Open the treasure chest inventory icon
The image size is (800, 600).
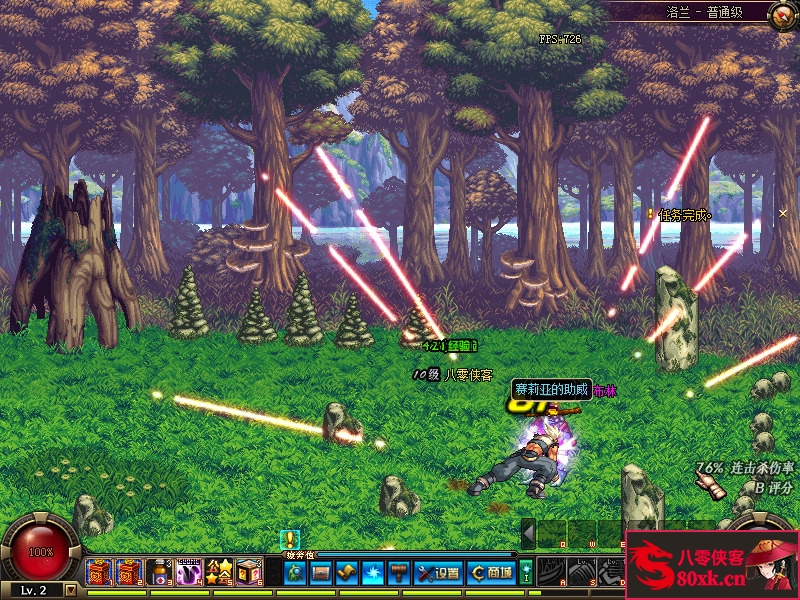(x=321, y=572)
